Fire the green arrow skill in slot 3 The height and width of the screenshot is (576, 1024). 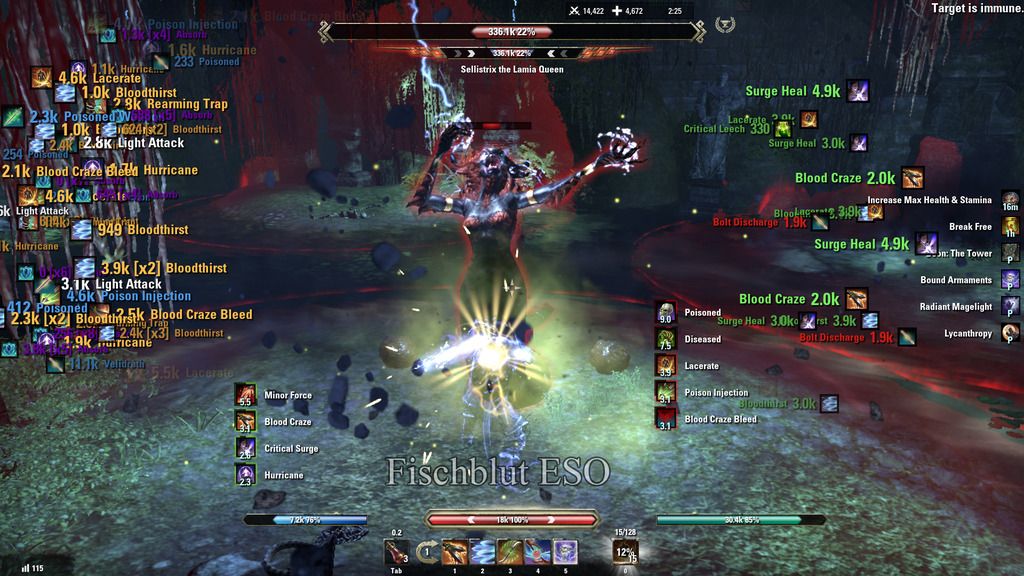pyautogui.click(x=510, y=551)
